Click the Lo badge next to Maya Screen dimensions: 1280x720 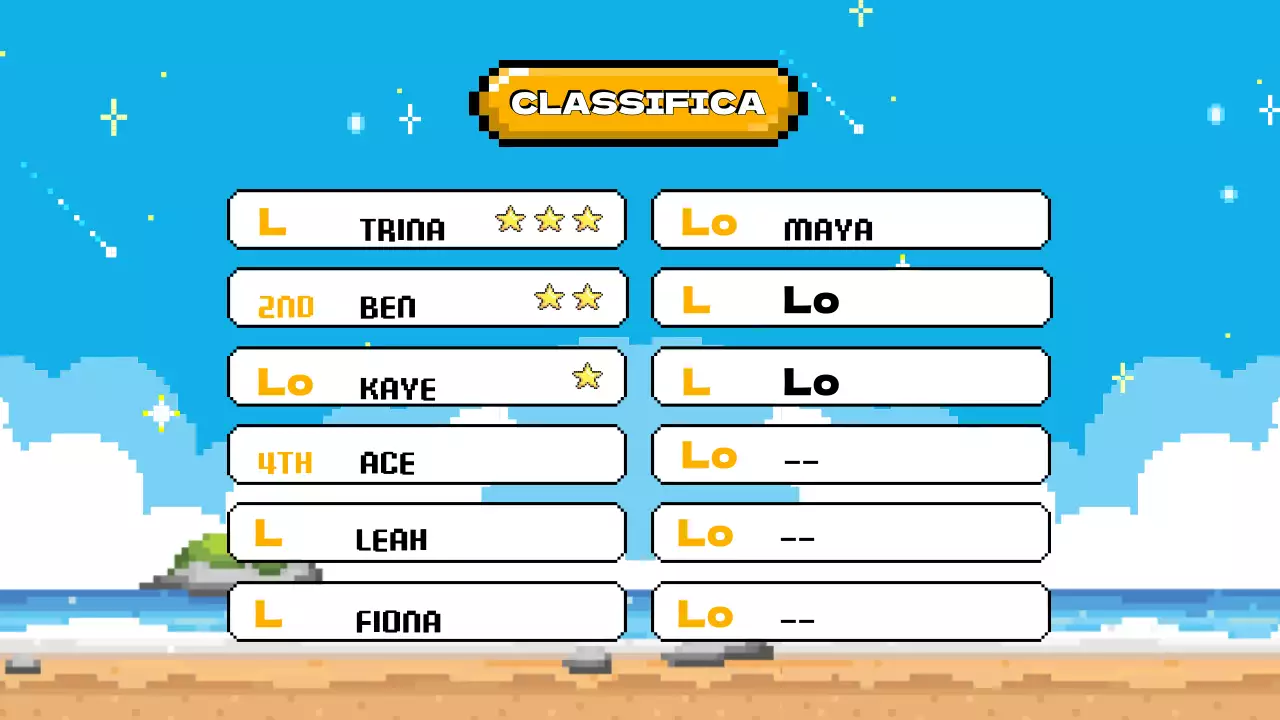coord(708,223)
